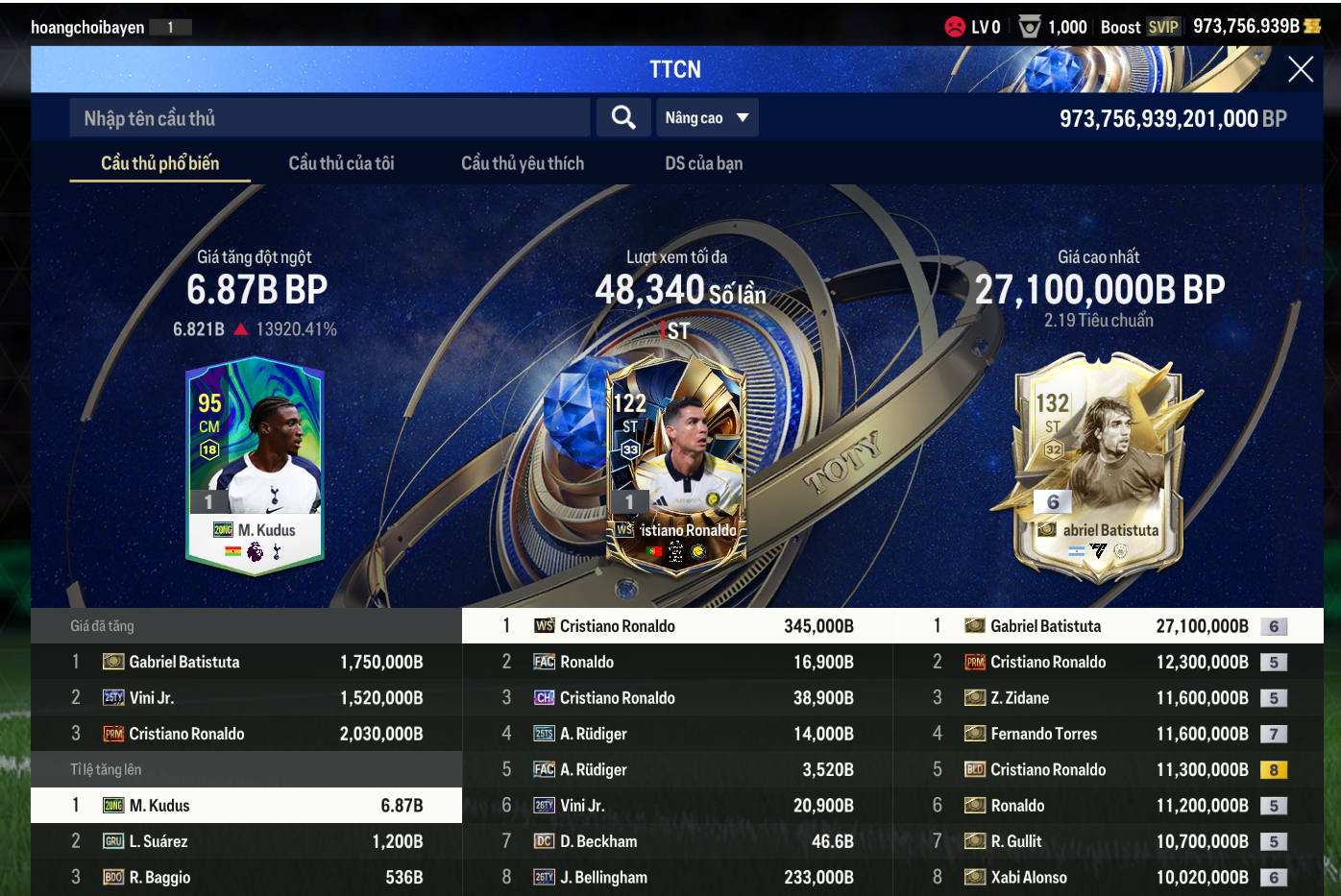Screen dimensions: 1341x896
Task: Open the Cầu thủ yêu thích tab
Action: click(522, 163)
